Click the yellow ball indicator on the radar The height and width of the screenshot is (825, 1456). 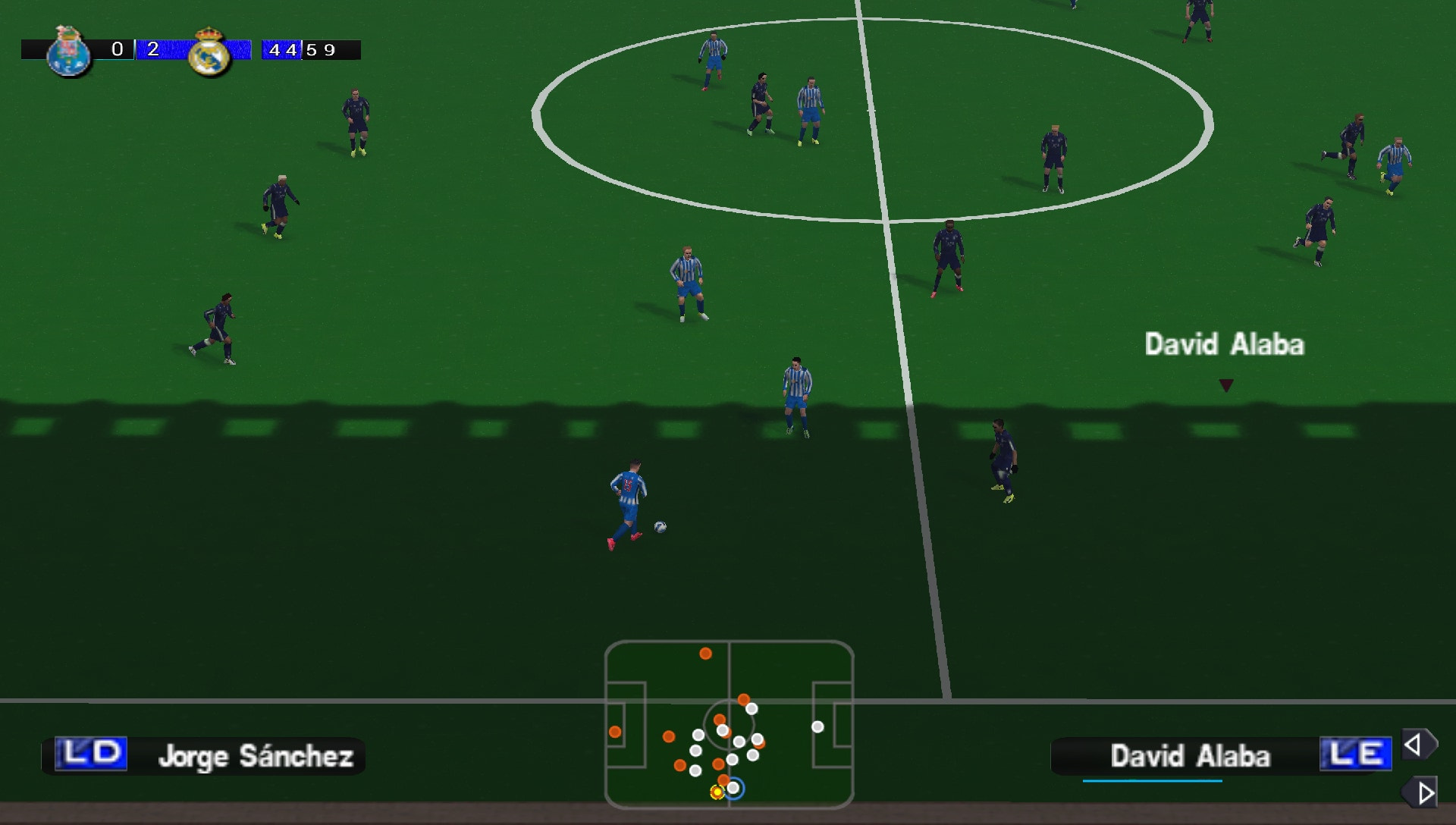(x=716, y=792)
